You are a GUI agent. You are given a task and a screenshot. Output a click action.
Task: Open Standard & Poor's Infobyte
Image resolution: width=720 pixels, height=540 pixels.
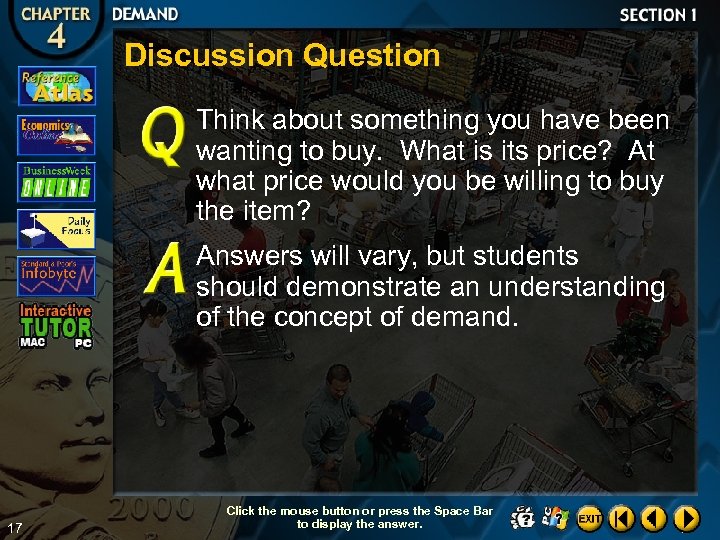(x=56, y=274)
